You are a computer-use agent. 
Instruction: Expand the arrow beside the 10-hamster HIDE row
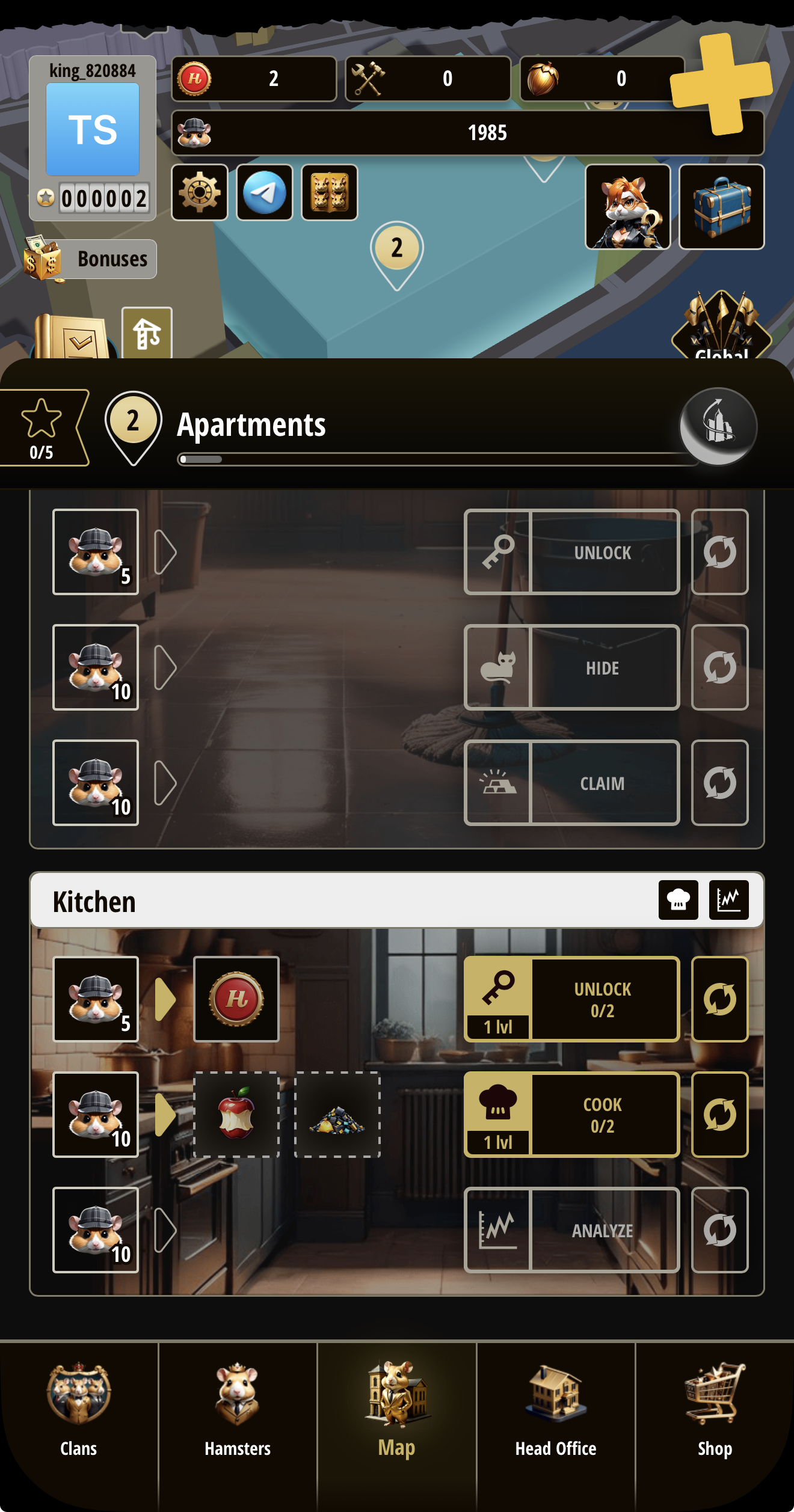click(164, 667)
